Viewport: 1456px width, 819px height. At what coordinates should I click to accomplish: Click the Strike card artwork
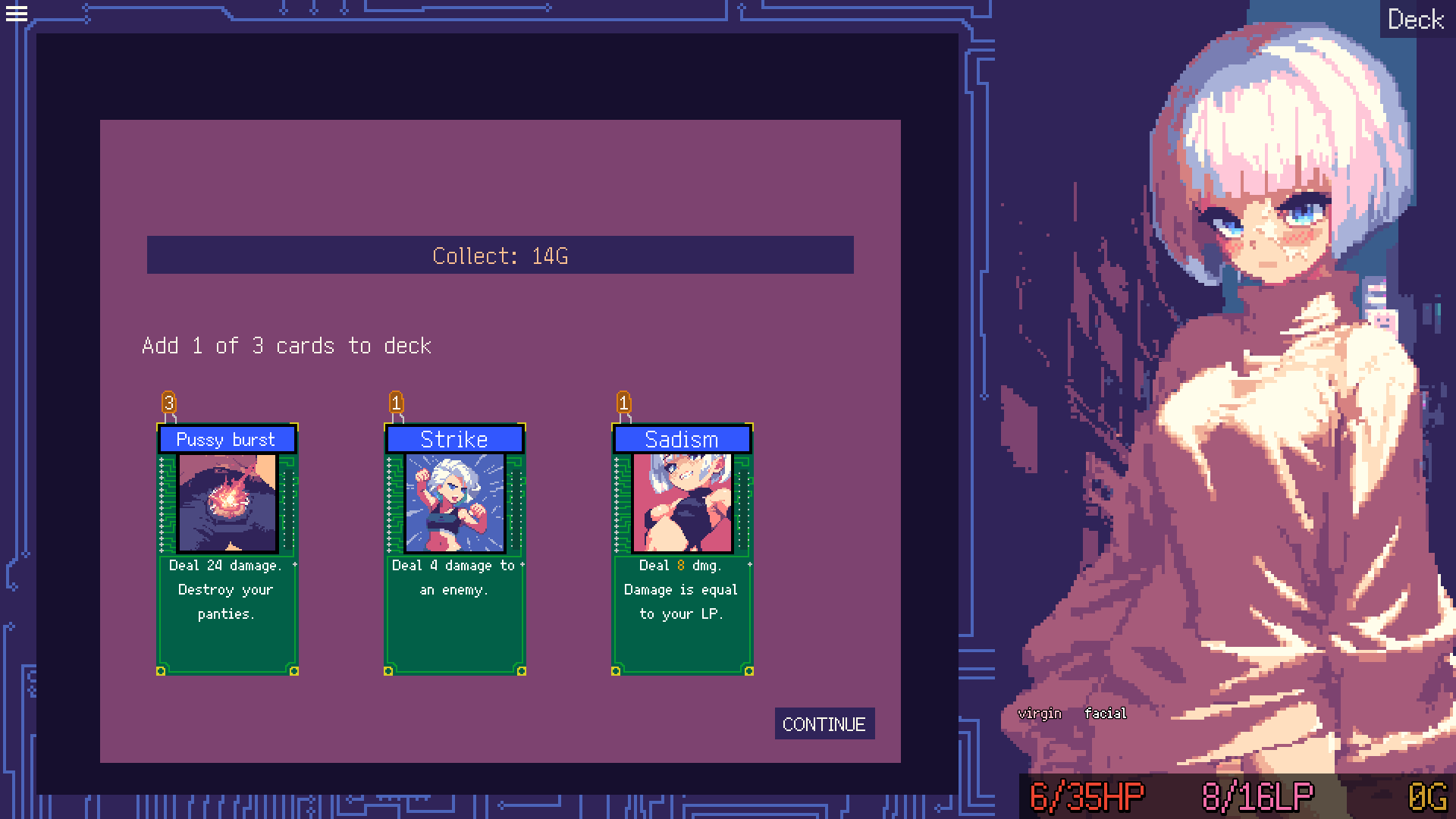(x=454, y=504)
